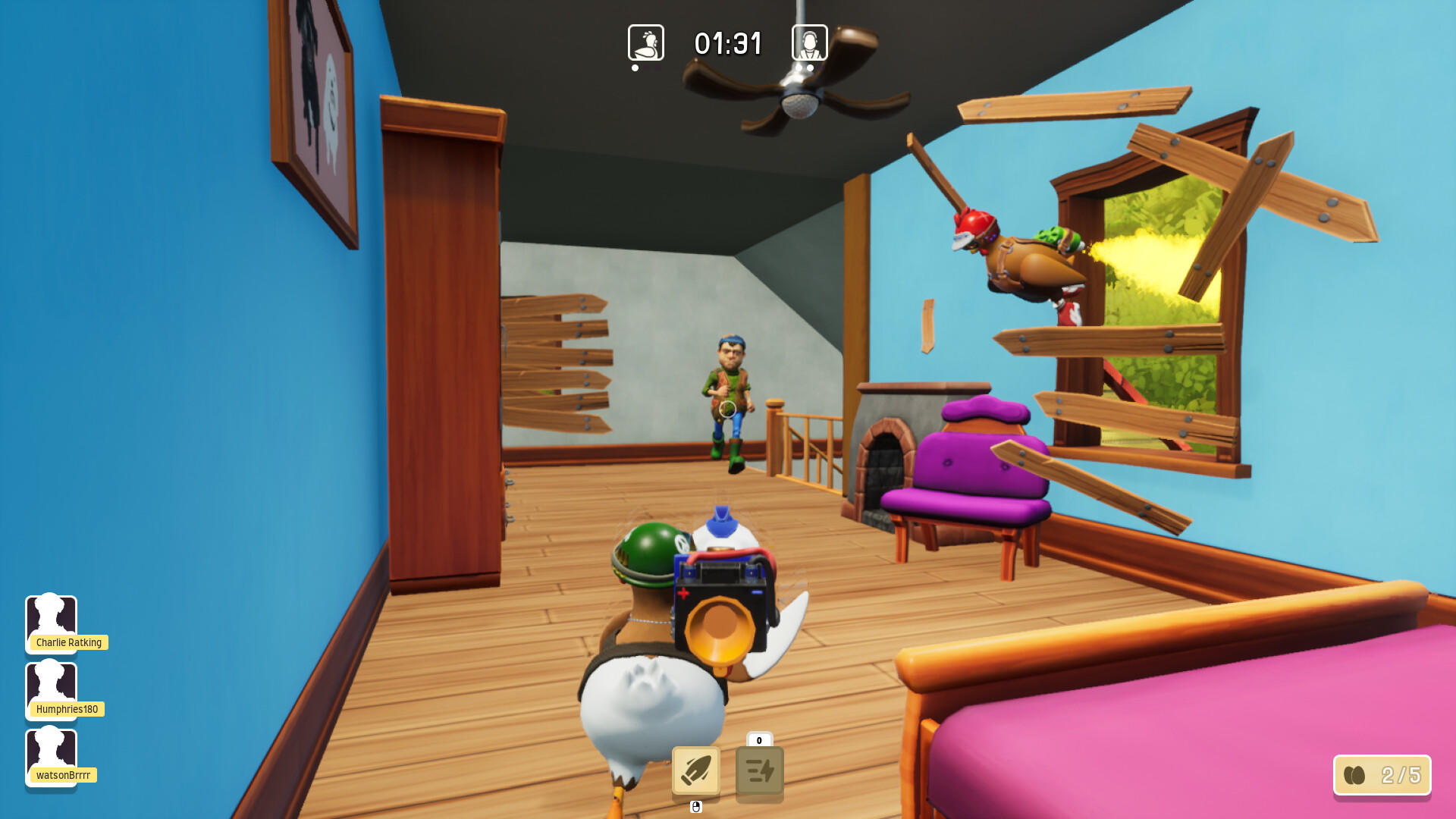Select the duck team portrait icon
Image resolution: width=1456 pixels, height=819 pixels.
[646, 43]
